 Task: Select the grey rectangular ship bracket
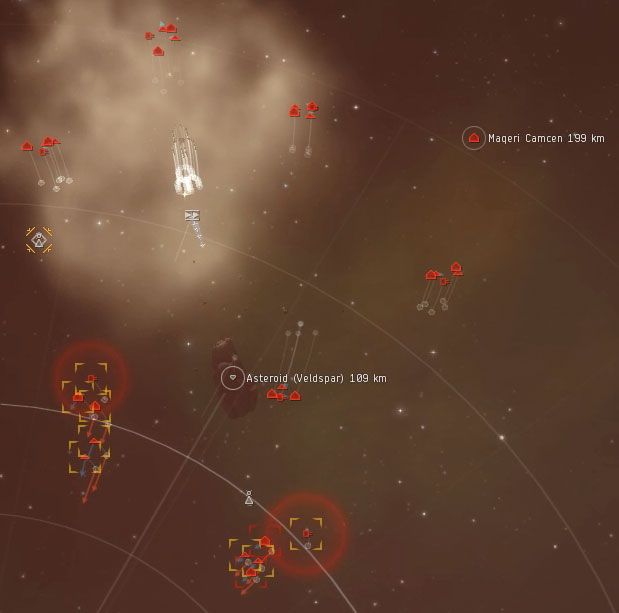coord(192,215)
